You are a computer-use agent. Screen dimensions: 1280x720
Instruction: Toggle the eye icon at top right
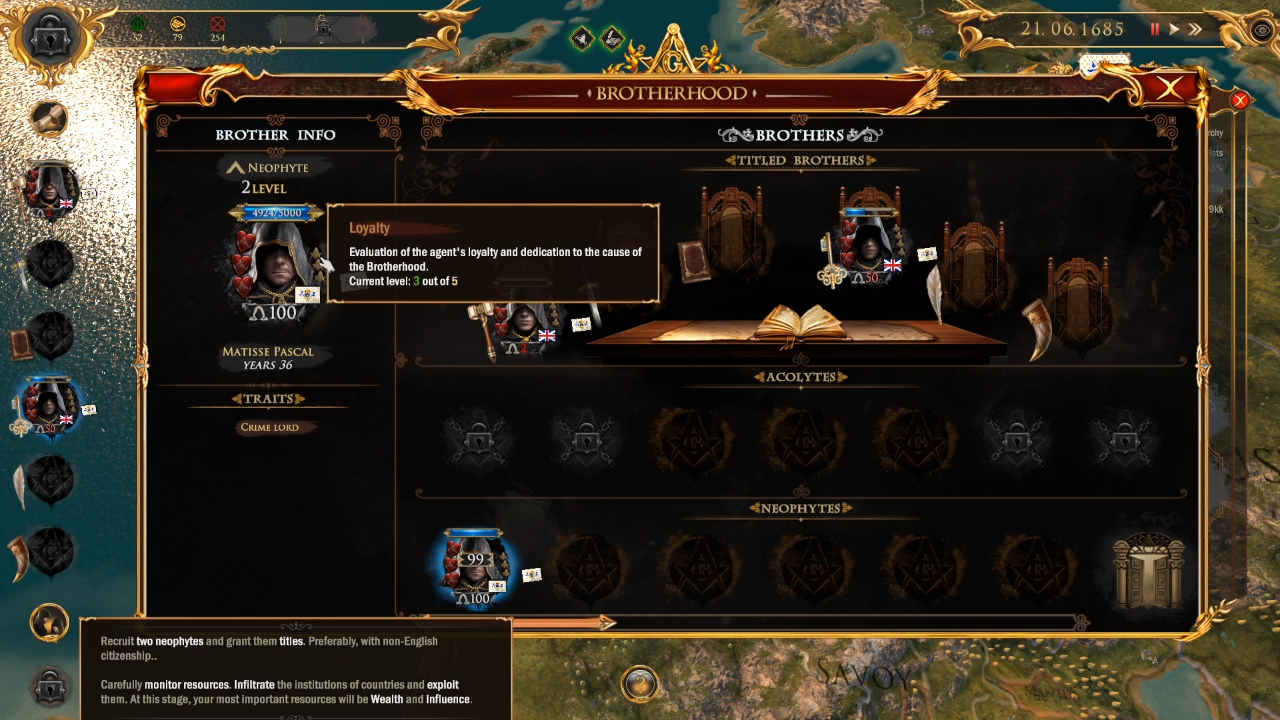coord(1262,30)
